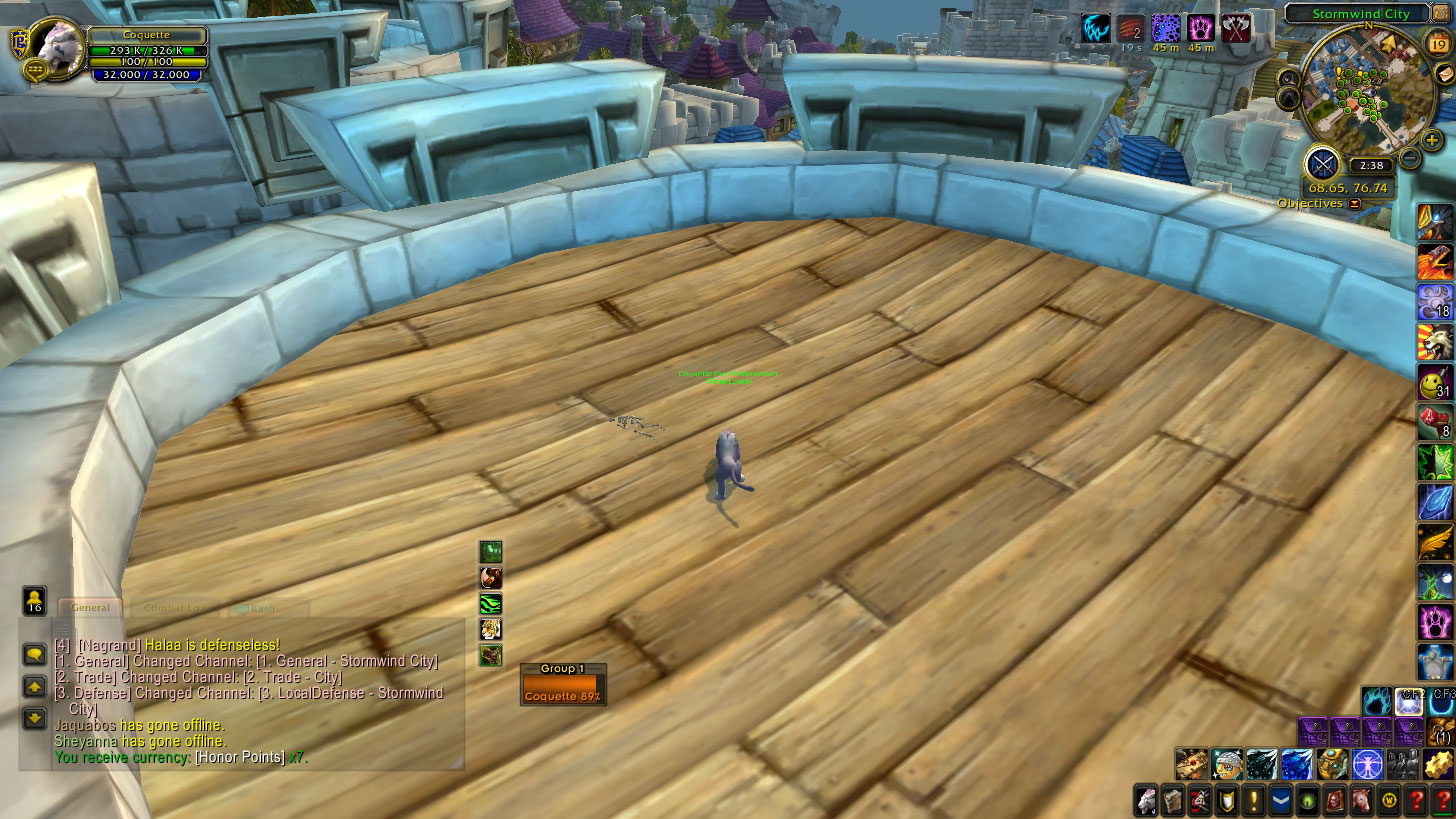The height and width of the screenshot is (819, 1456).
Task: Open the calendar showing day 19
Action: (1439, 44)
